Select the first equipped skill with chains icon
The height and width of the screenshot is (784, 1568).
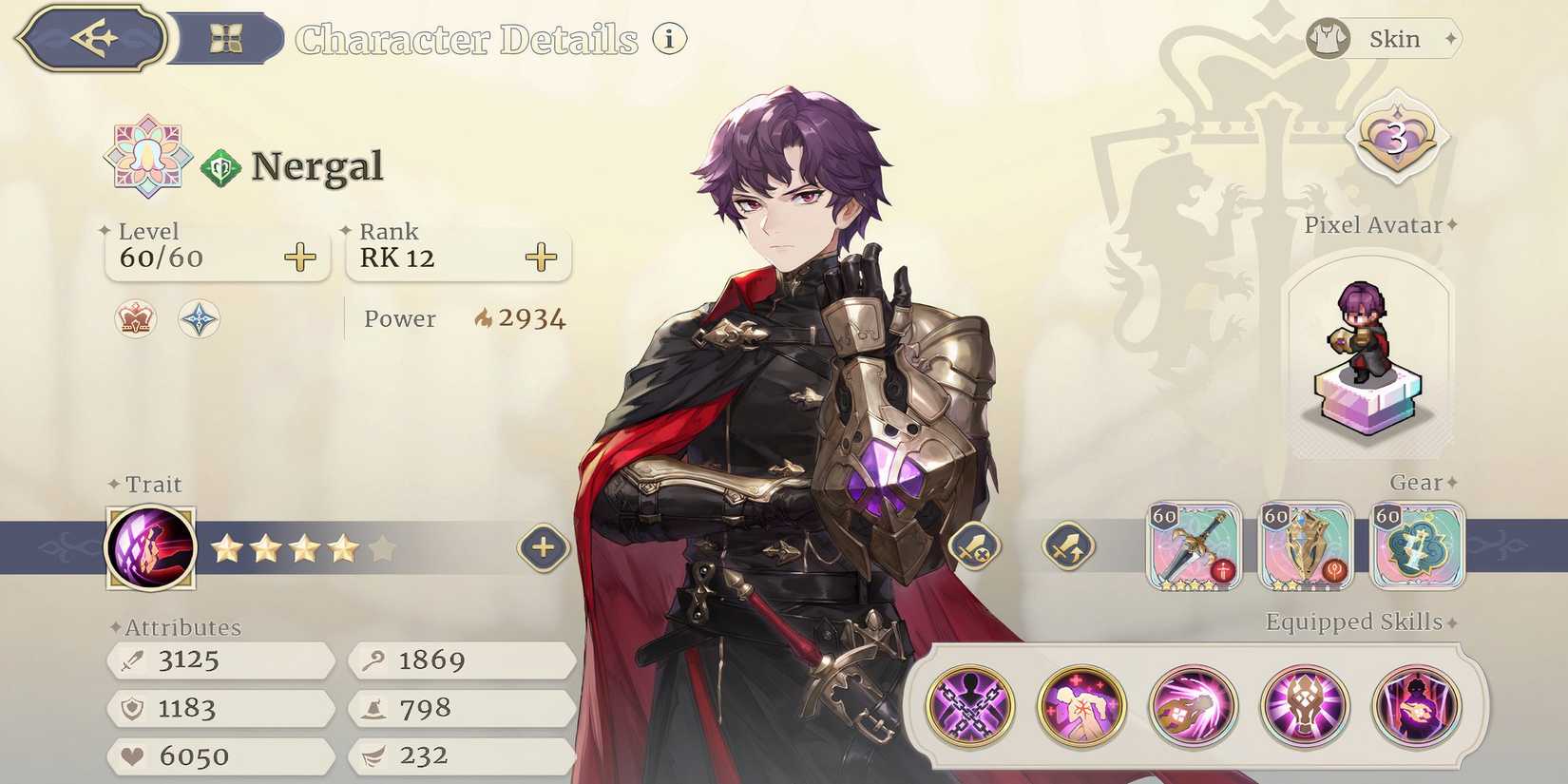pyautogui.click(x=971, y=705)
